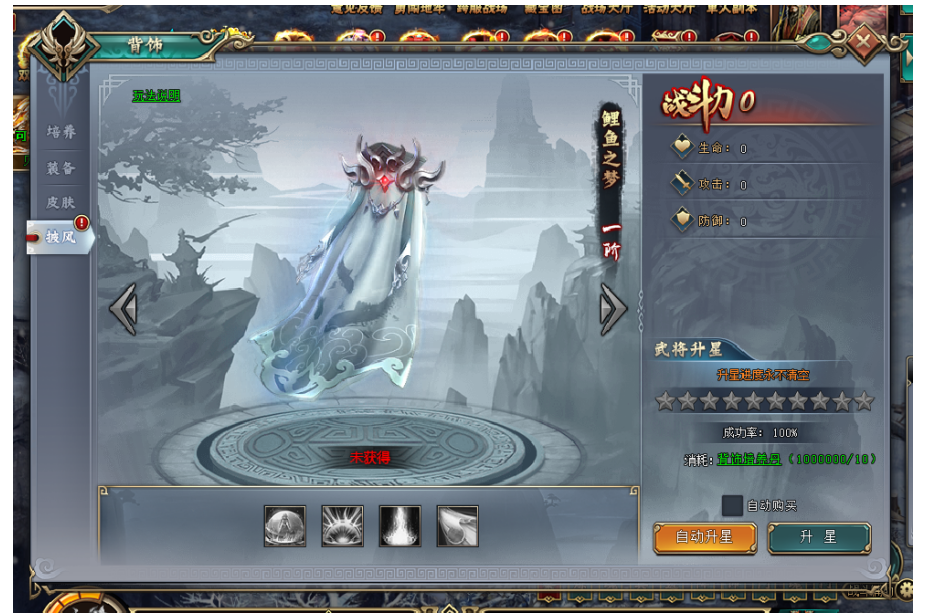
Task: Close the 背饰 window
Action: coord(864,43)
